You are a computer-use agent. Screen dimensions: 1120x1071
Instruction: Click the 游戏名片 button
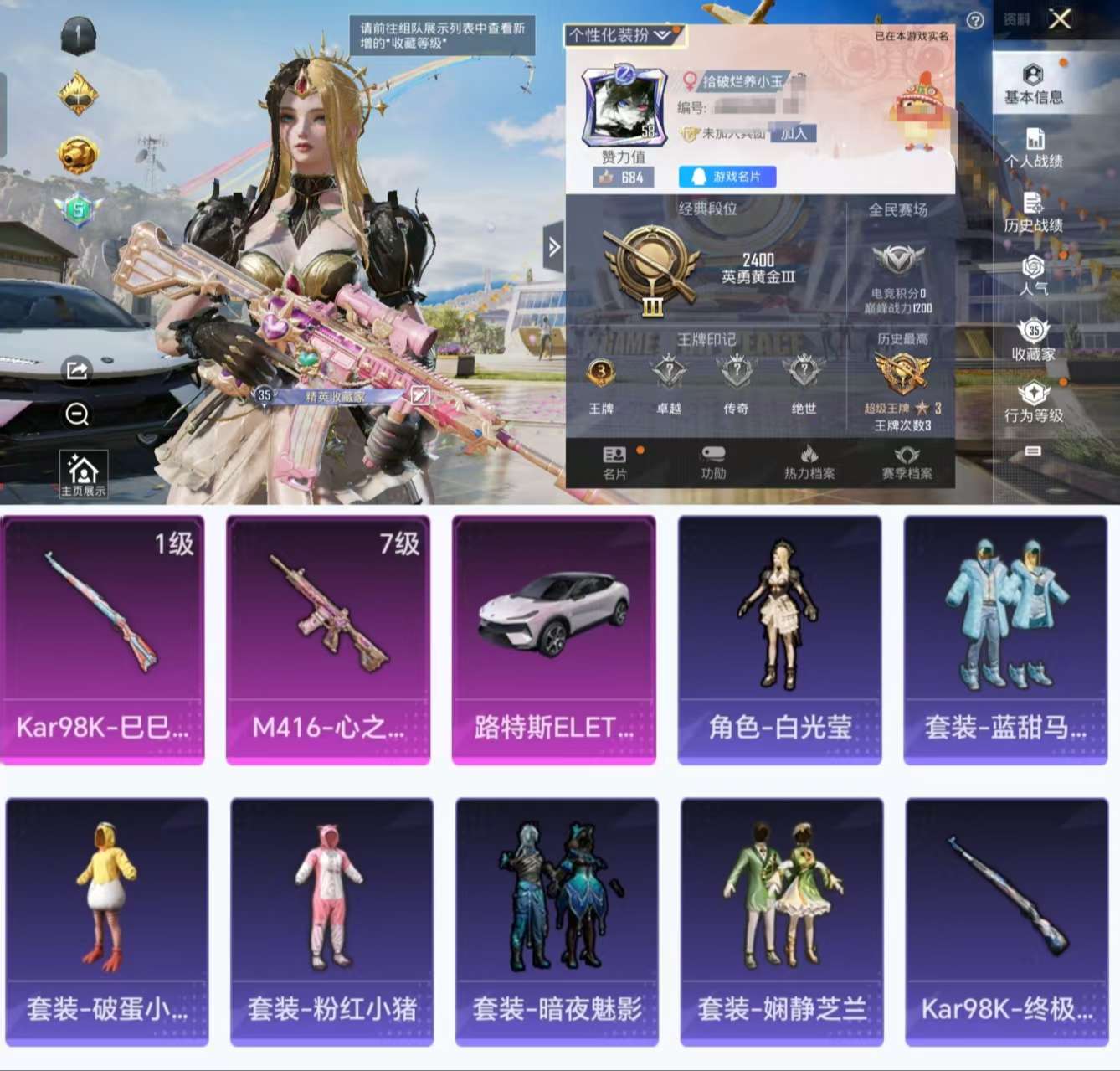pos(727,177)
